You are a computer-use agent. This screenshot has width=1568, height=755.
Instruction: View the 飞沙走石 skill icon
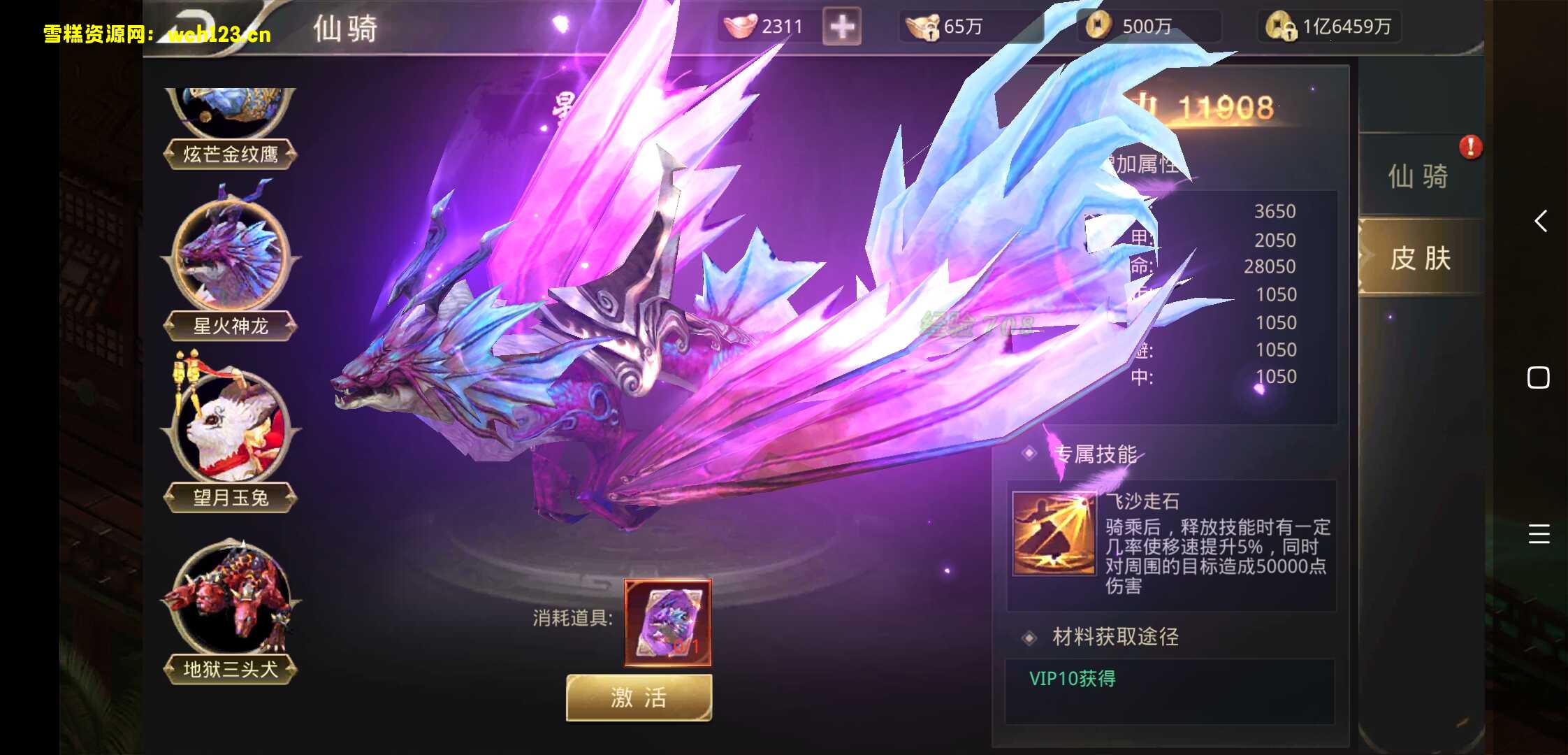(x=1054, y=533)
